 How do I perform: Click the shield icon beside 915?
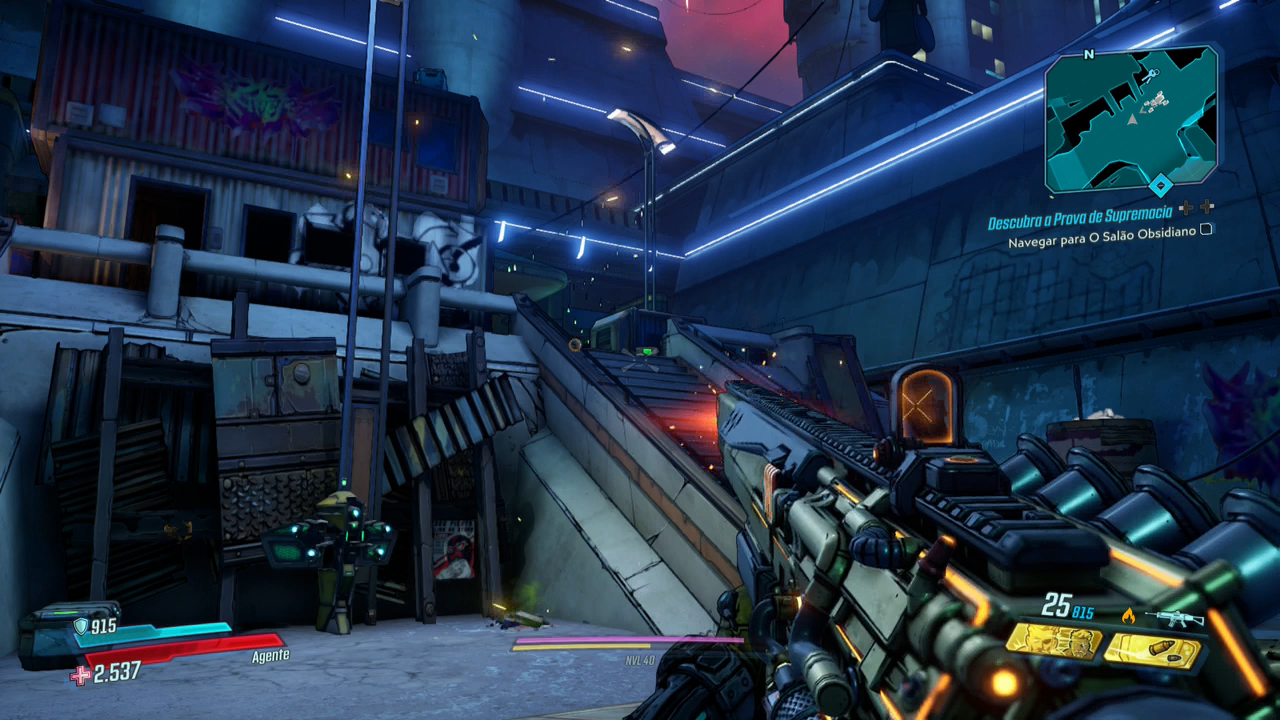[81, 626]
